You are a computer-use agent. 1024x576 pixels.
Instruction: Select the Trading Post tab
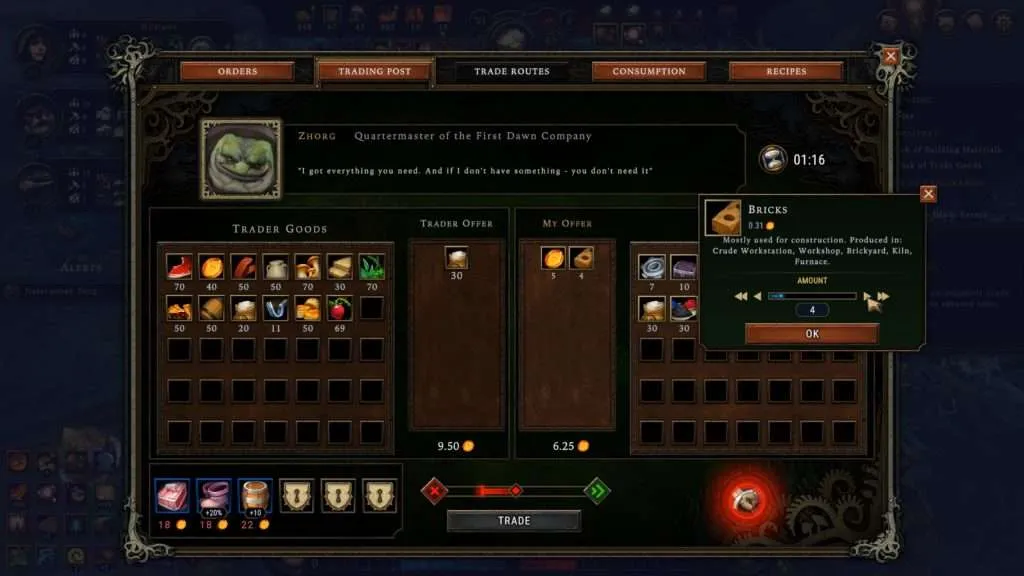pos(374,72)
